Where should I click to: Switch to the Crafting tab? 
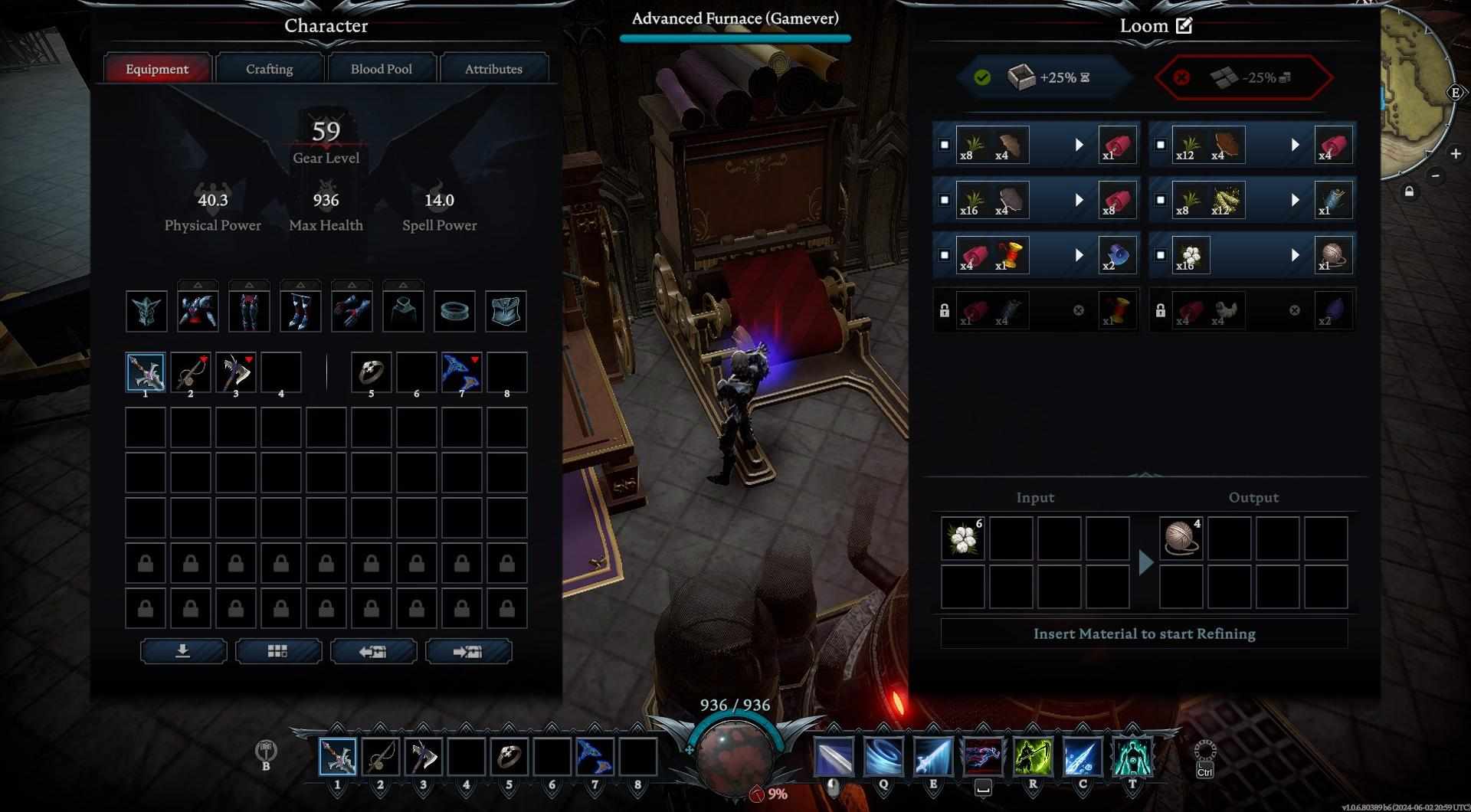(x=269, y=69)
